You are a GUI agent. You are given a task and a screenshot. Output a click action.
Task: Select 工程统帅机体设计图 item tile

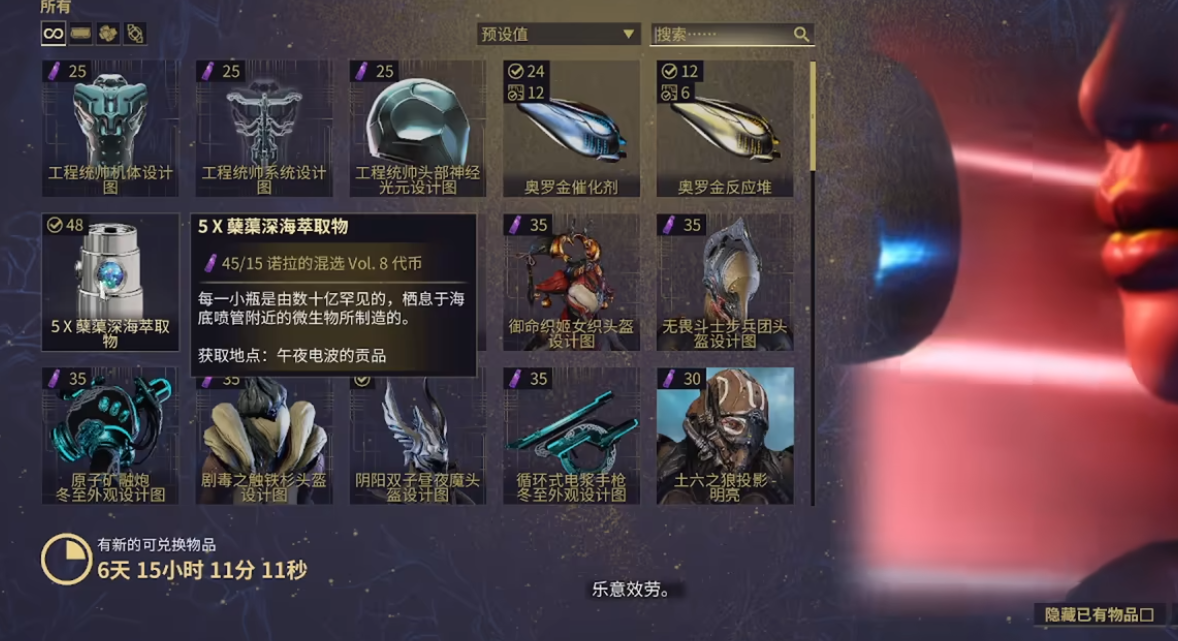pyautogui.click(x=111, y=128)
